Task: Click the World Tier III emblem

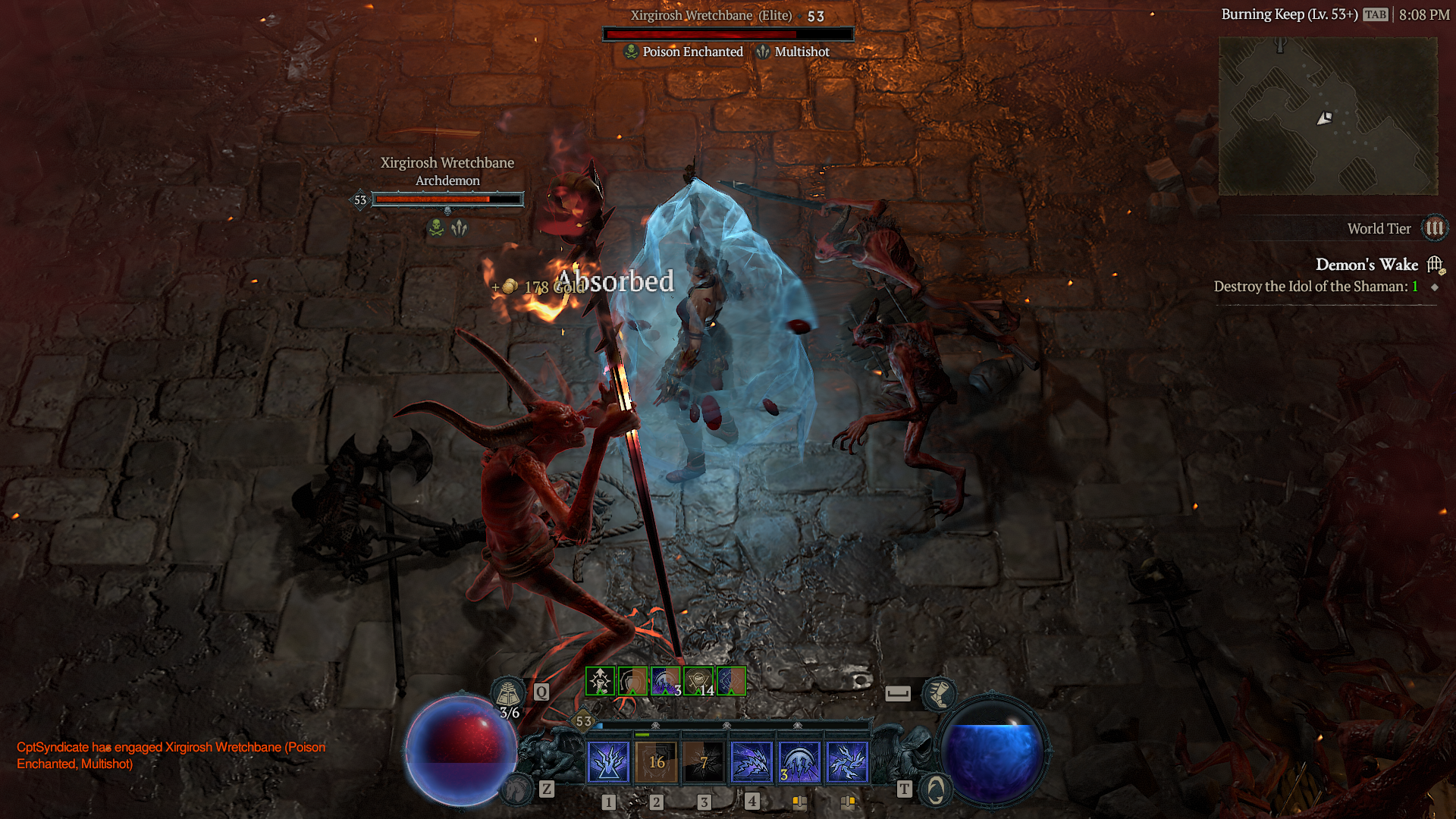Action: click(x=1435, y=228)
